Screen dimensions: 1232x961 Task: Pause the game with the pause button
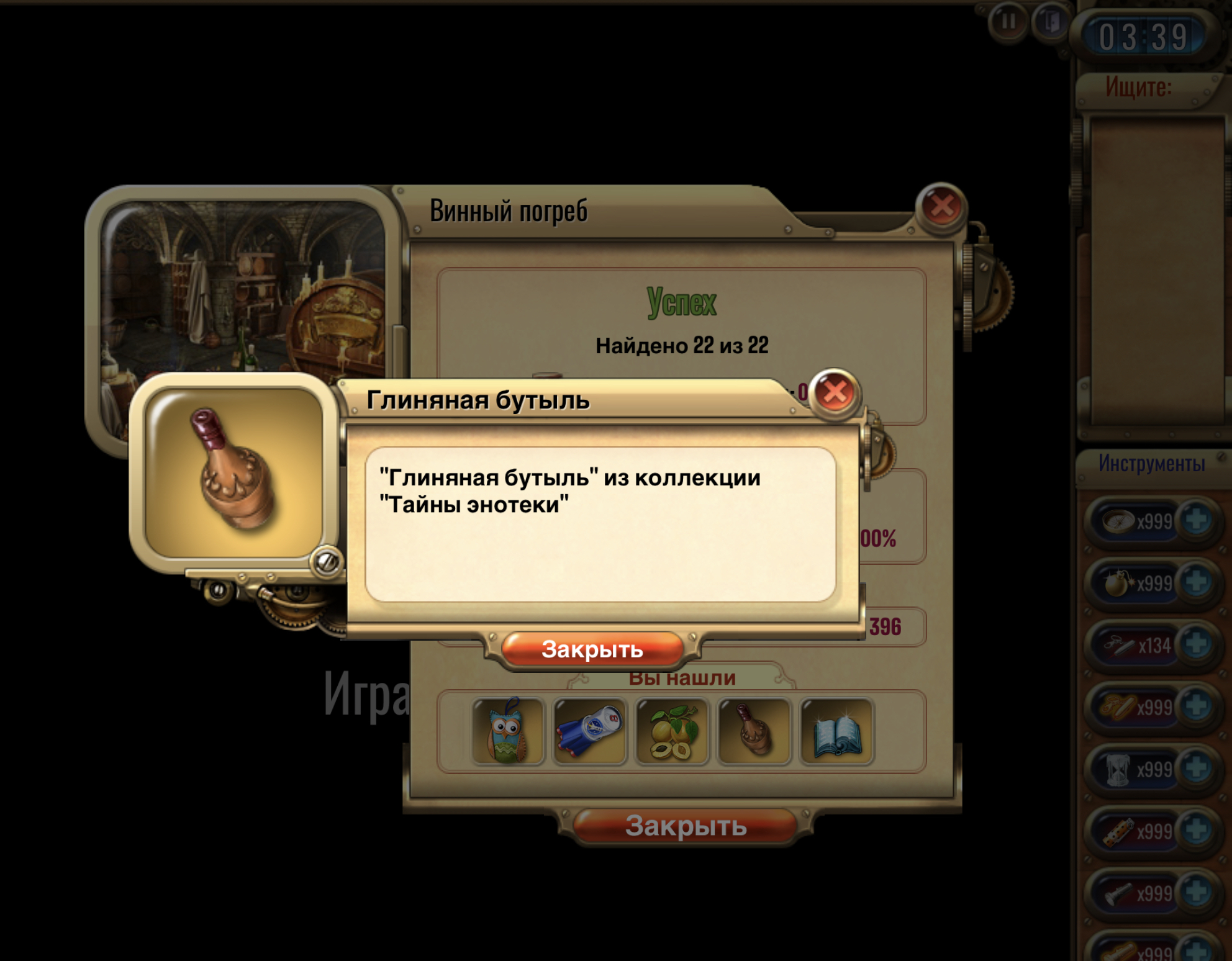pos(1008,22)
